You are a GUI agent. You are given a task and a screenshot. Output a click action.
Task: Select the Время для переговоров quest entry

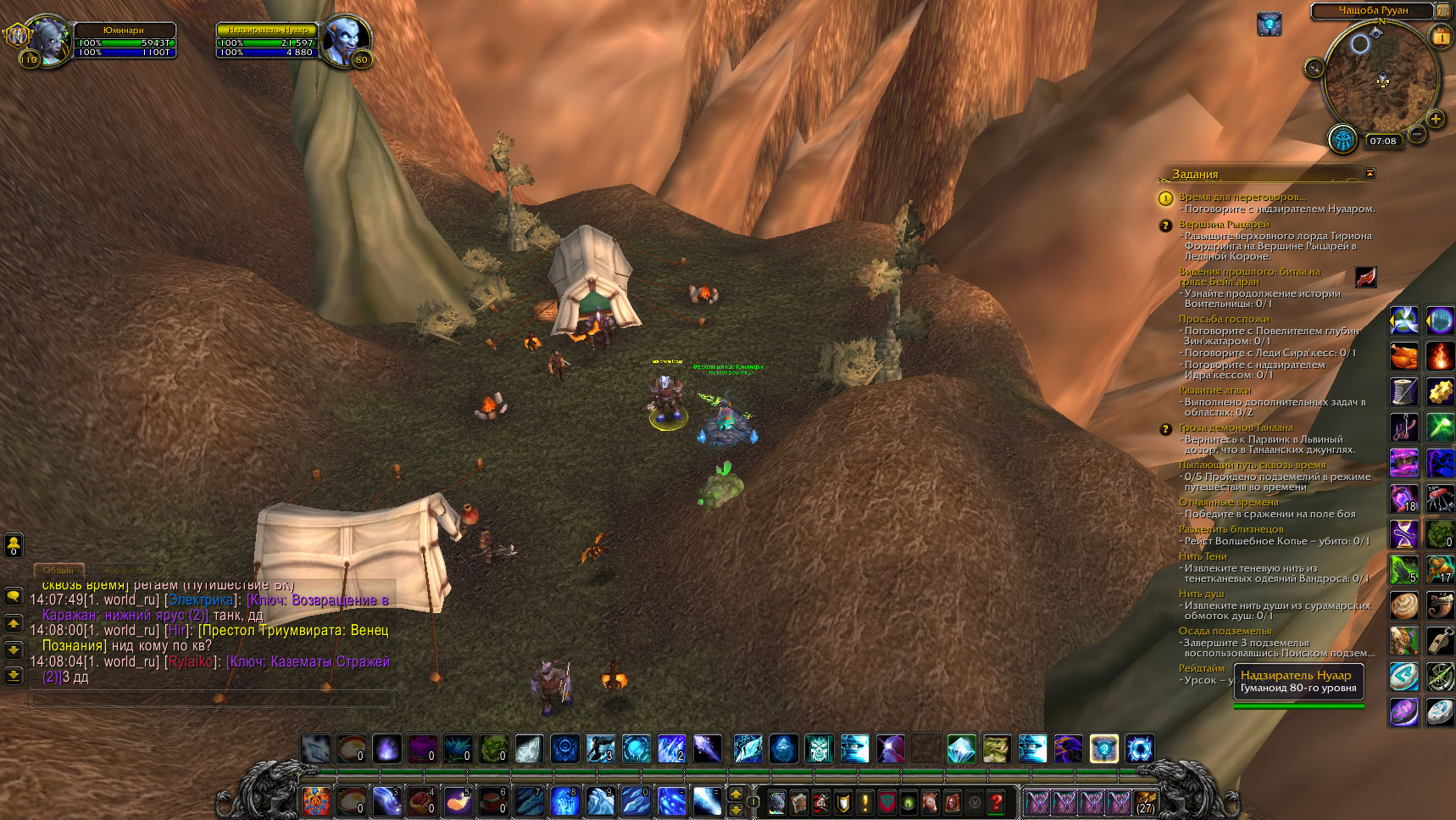coord(1242,197)
